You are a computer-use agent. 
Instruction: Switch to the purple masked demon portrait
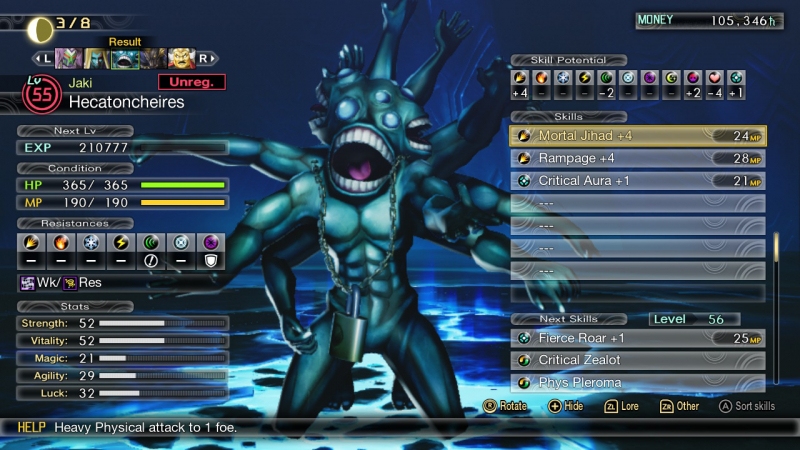68,58
